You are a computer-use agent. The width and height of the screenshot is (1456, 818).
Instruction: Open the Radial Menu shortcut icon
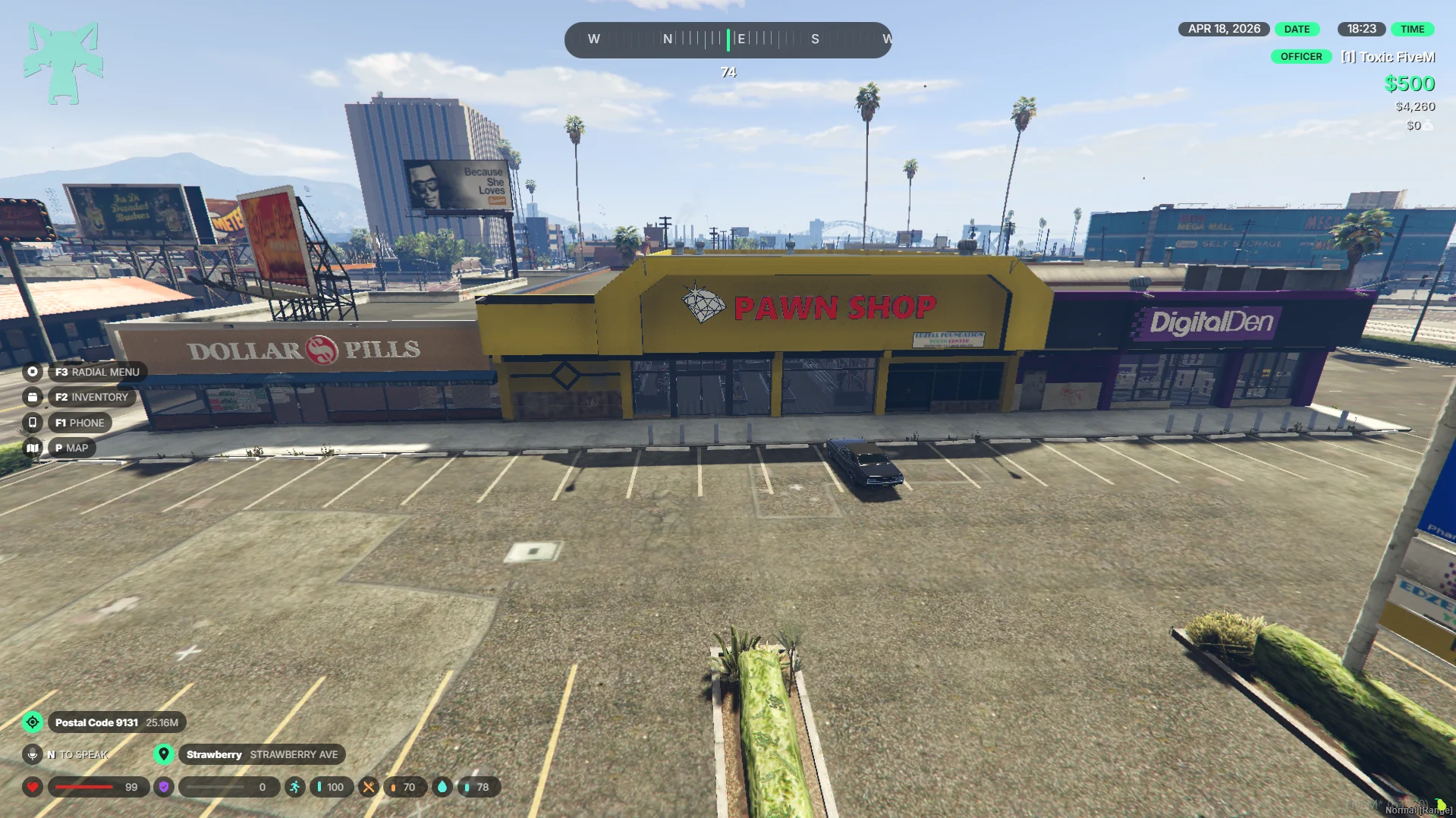(32, 372)
